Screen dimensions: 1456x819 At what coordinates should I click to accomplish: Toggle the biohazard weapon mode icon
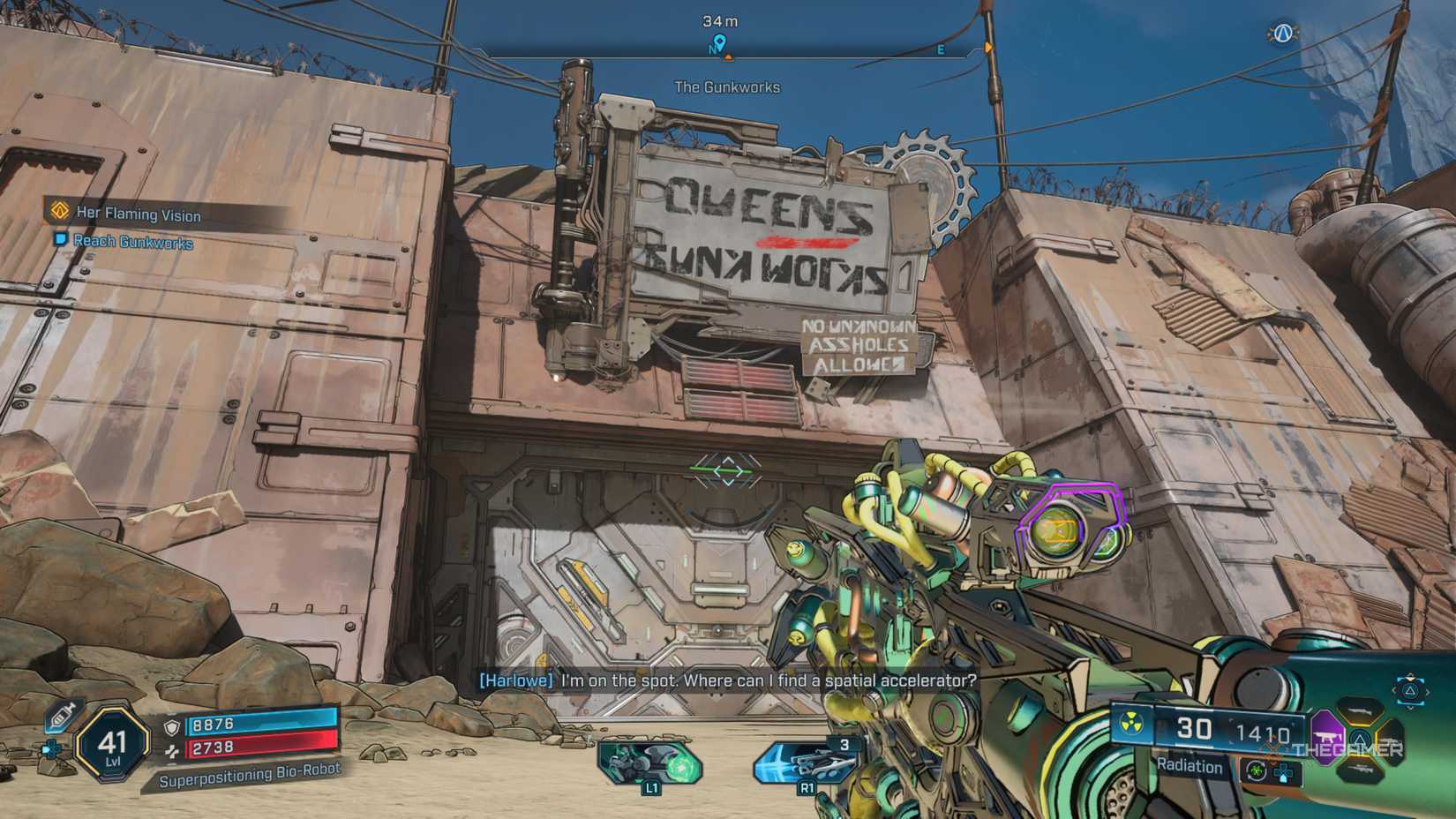click(1255, 771)
